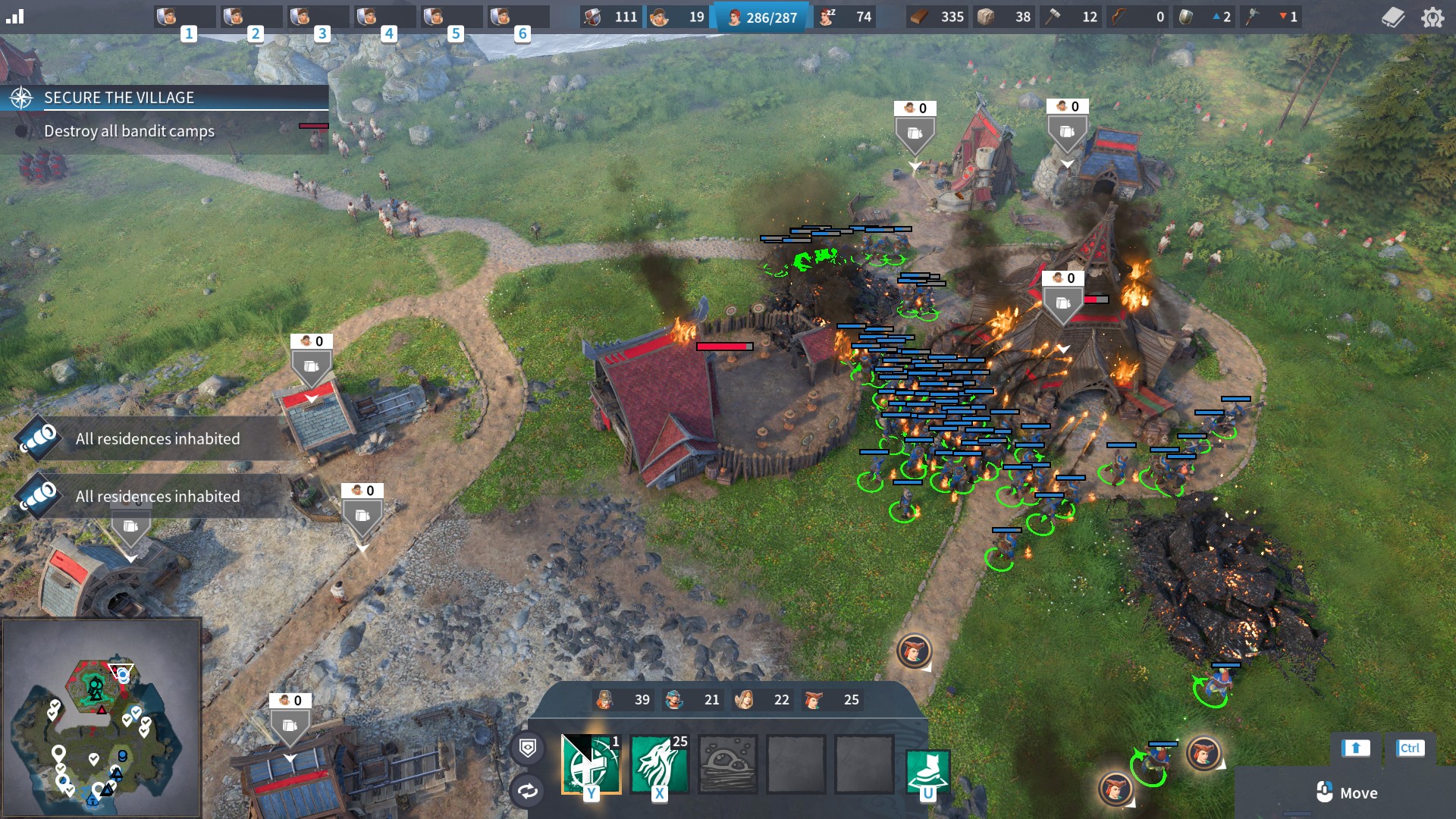The height and width of the screenshot is (819, 1456).
Task: Select the 39-unit soldier type filter
Action: tap(623, 700)
